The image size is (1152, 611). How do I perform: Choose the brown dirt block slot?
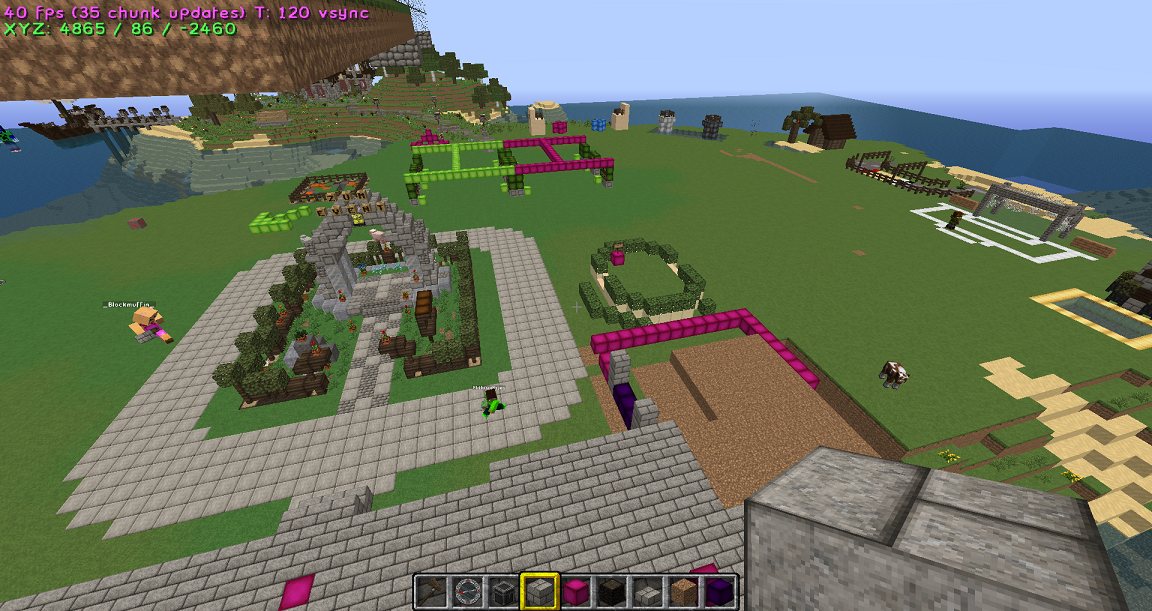[x=683, y=592]
